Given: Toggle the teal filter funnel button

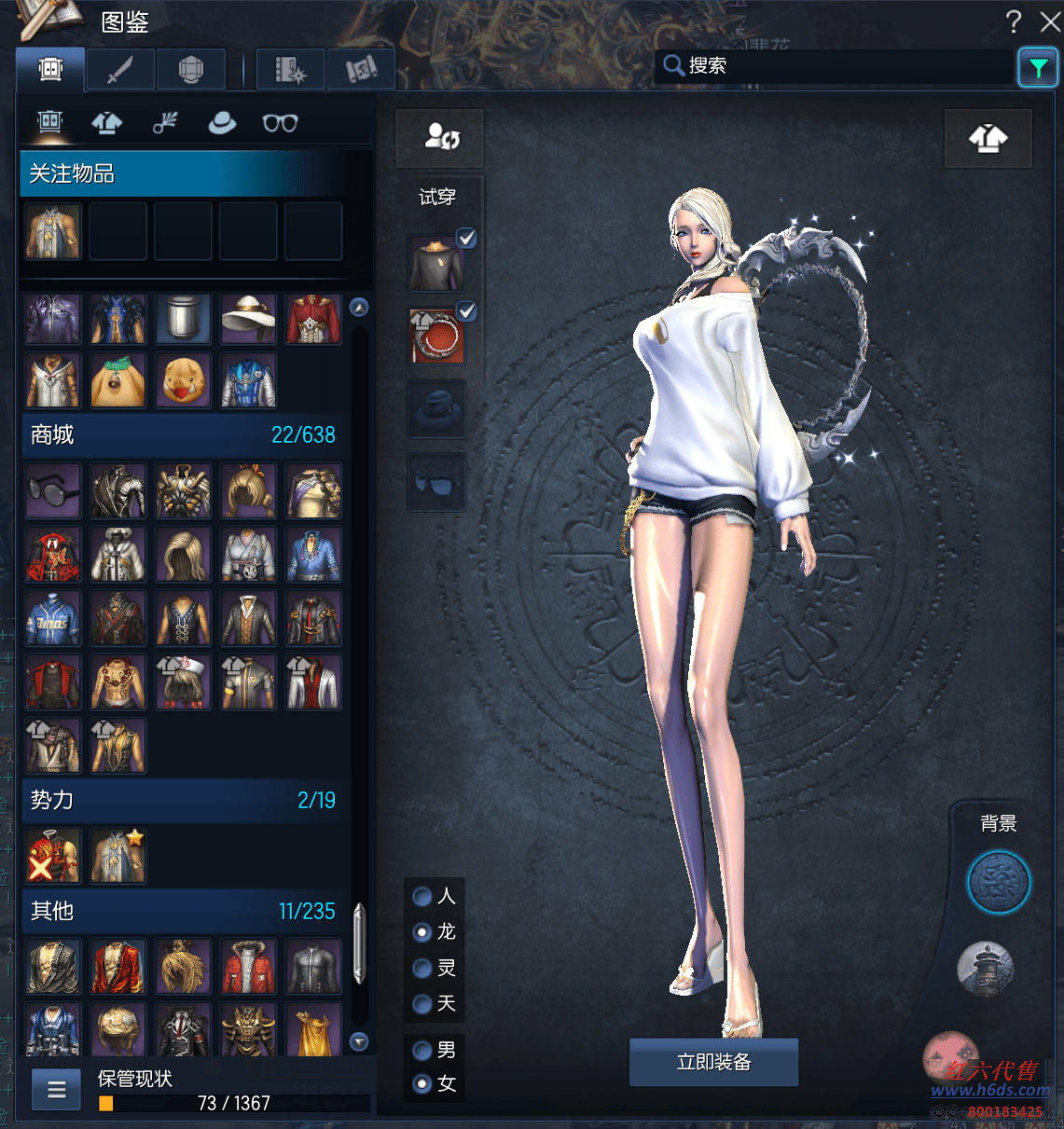Looking at the screenshot, I should click(1037, 67).
